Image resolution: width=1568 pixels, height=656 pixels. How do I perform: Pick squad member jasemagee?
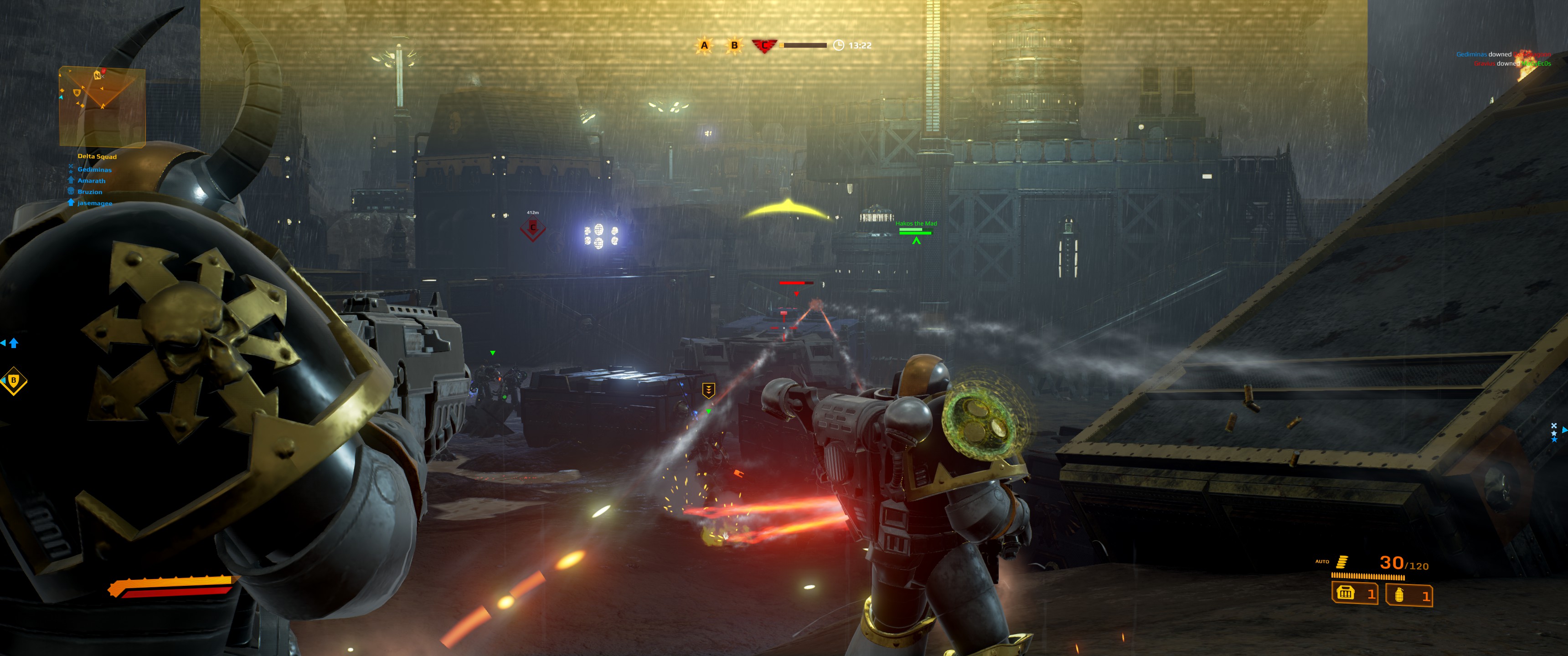94,203
